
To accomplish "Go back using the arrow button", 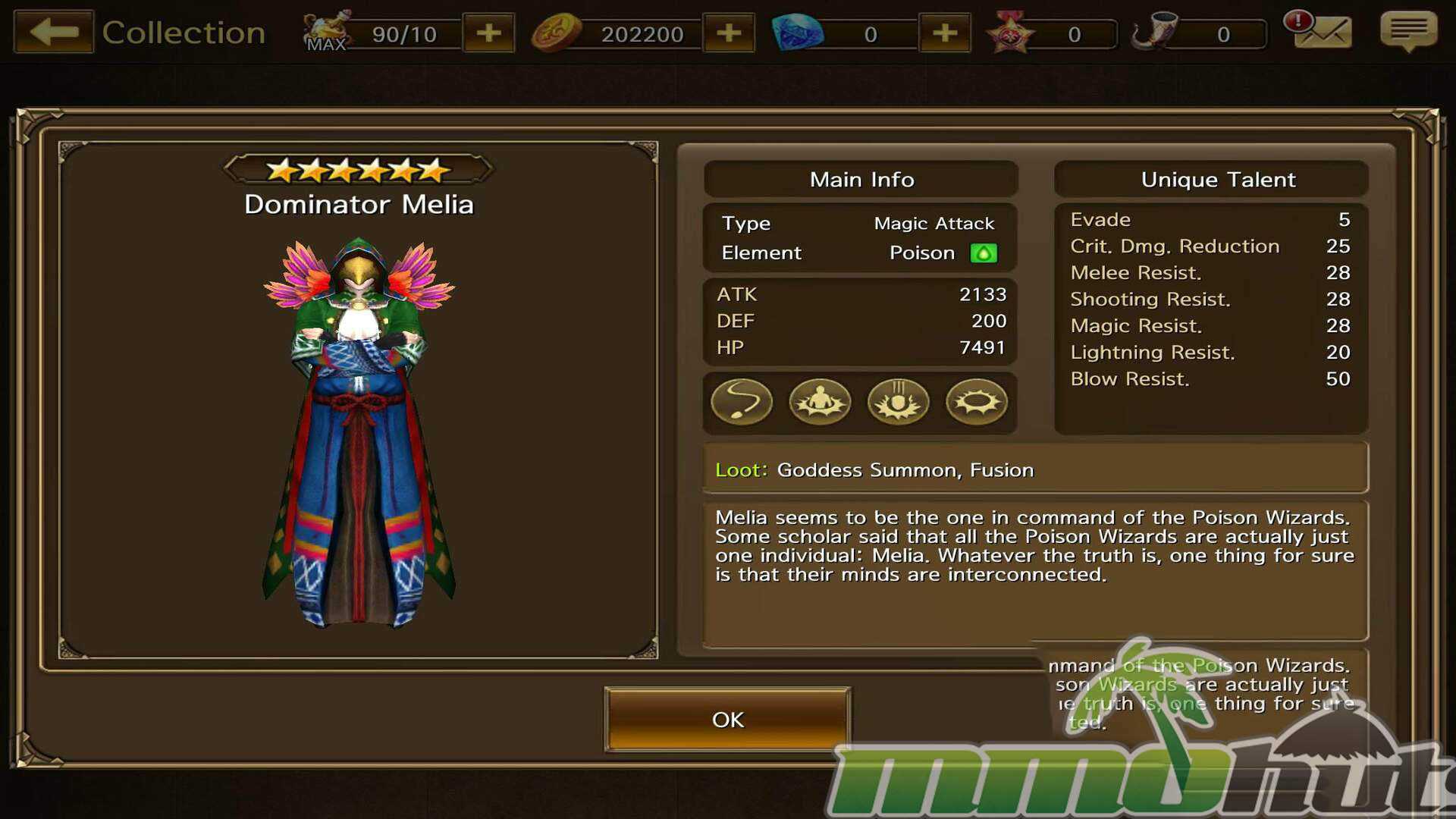I will pos(54,32).
